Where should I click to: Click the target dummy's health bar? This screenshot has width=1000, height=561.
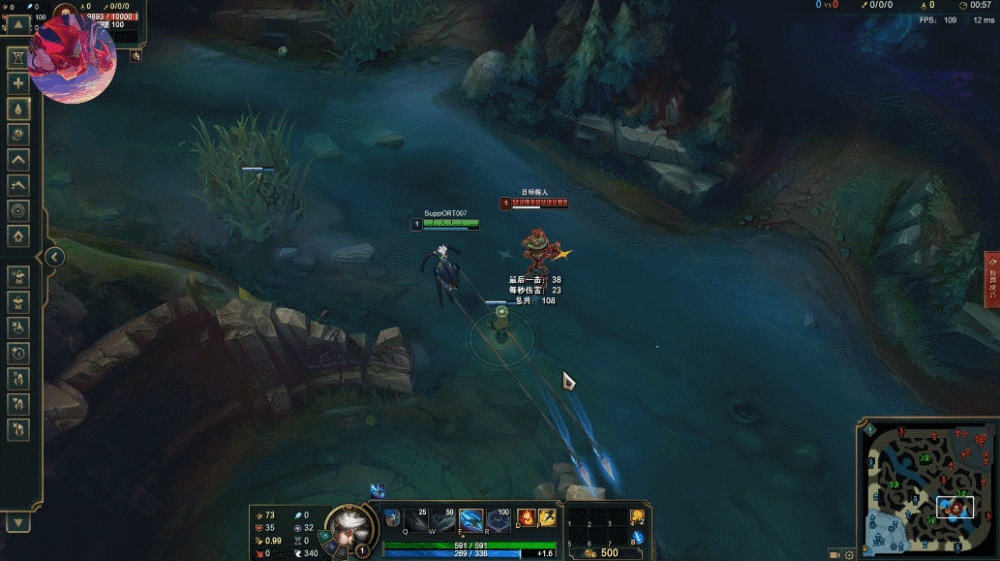(535, 202)
